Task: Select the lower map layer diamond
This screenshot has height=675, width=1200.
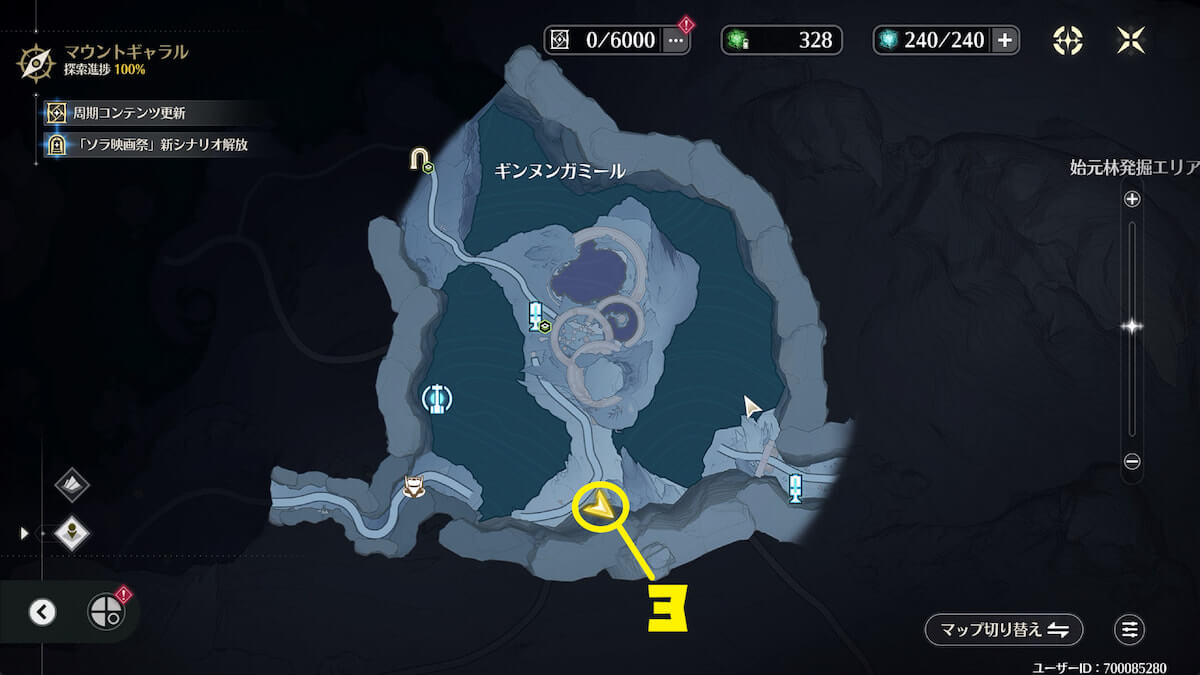Action: point(72,532)
